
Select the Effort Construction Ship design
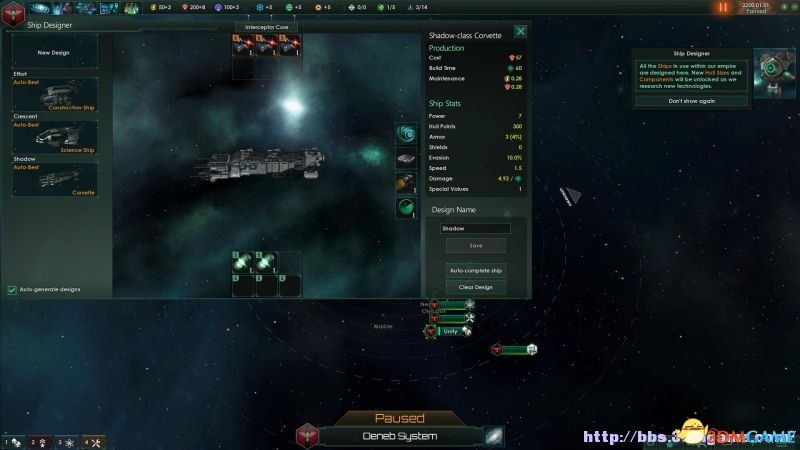pyautogui.click(x=55, y=95)
